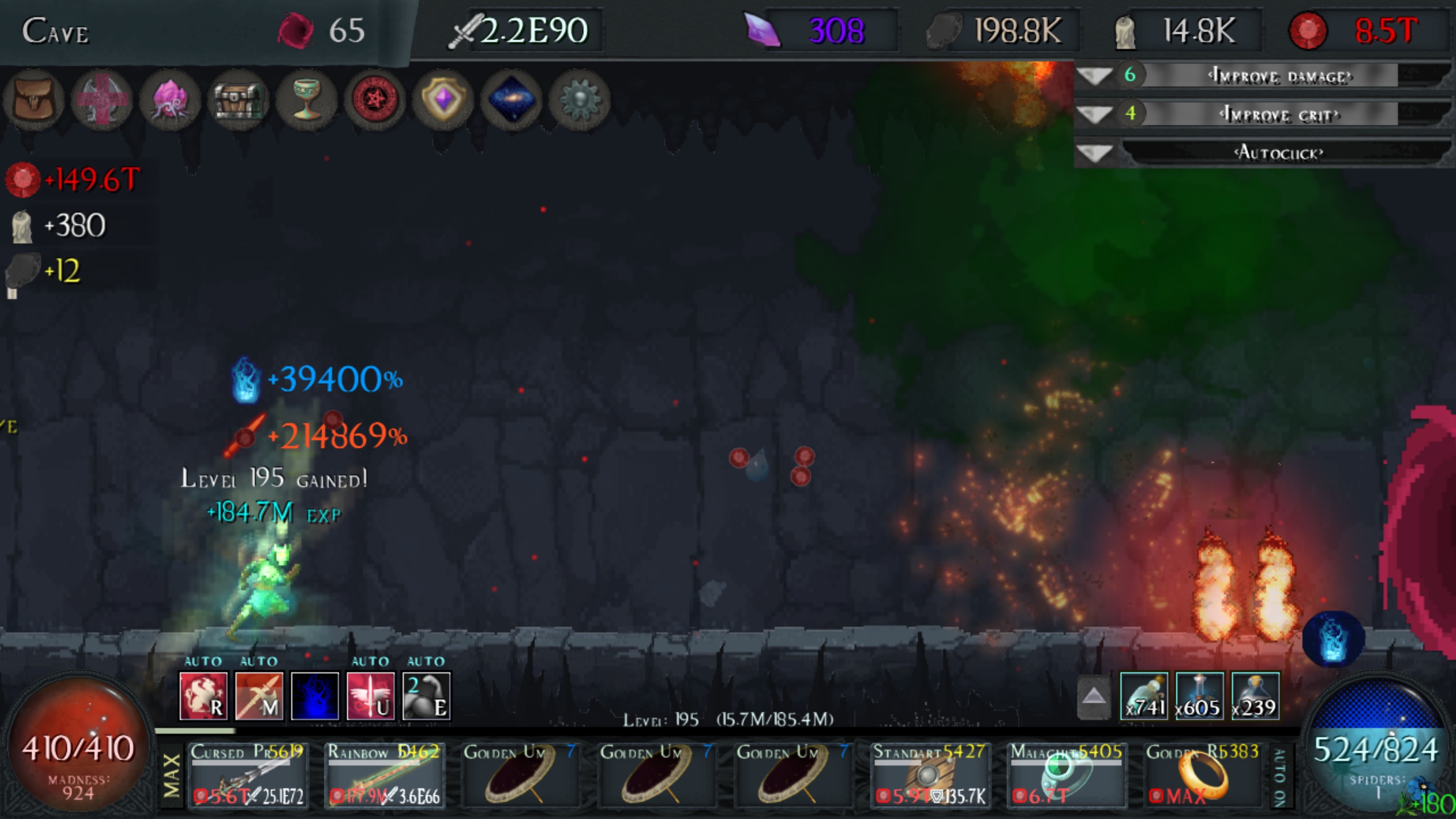This screenshot has width=1456, height=819.
Task: Activate the lion skill marked R
Action: pyautogui.click(x=203, y=696)
